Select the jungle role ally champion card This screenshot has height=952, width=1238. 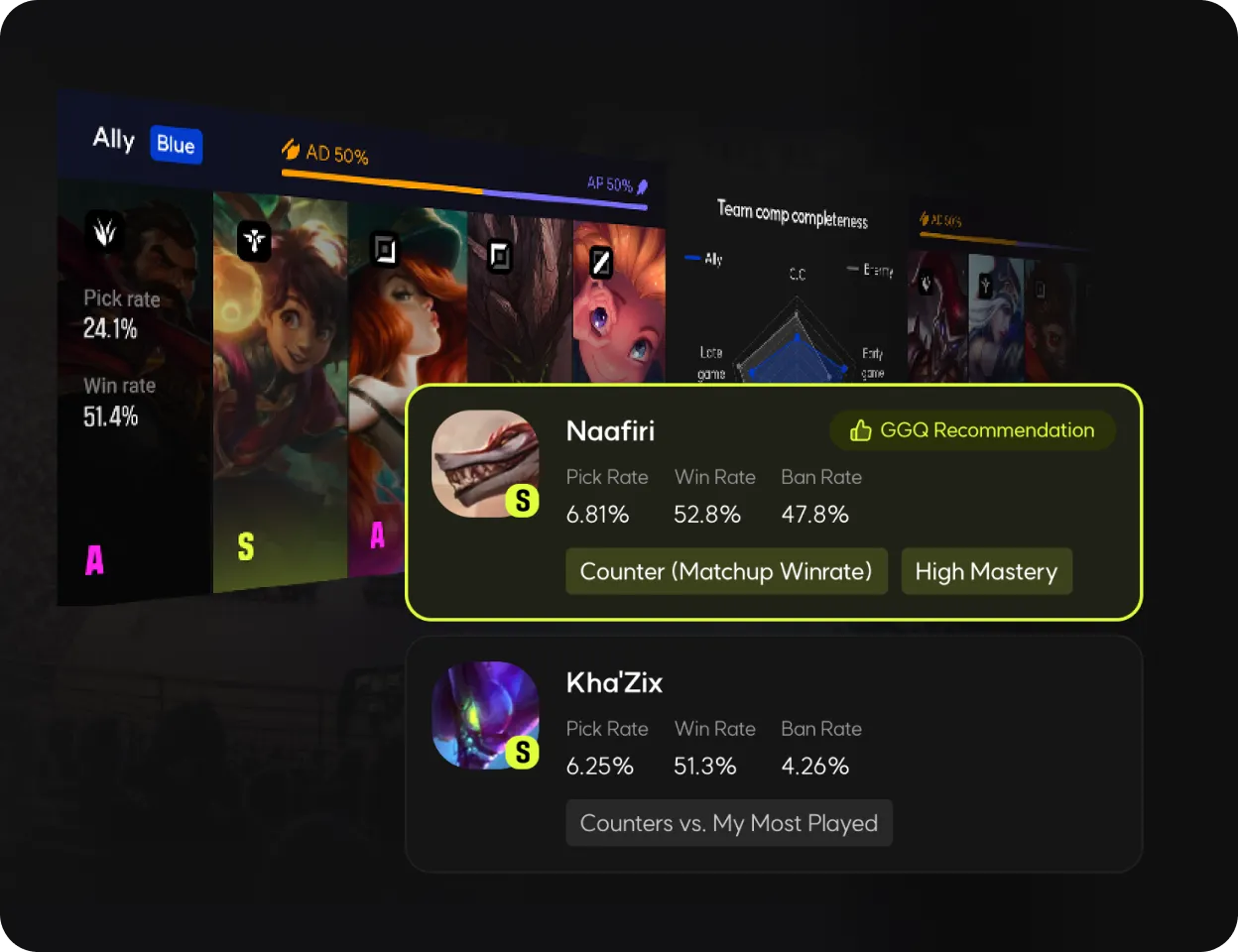tap(280, 397)
